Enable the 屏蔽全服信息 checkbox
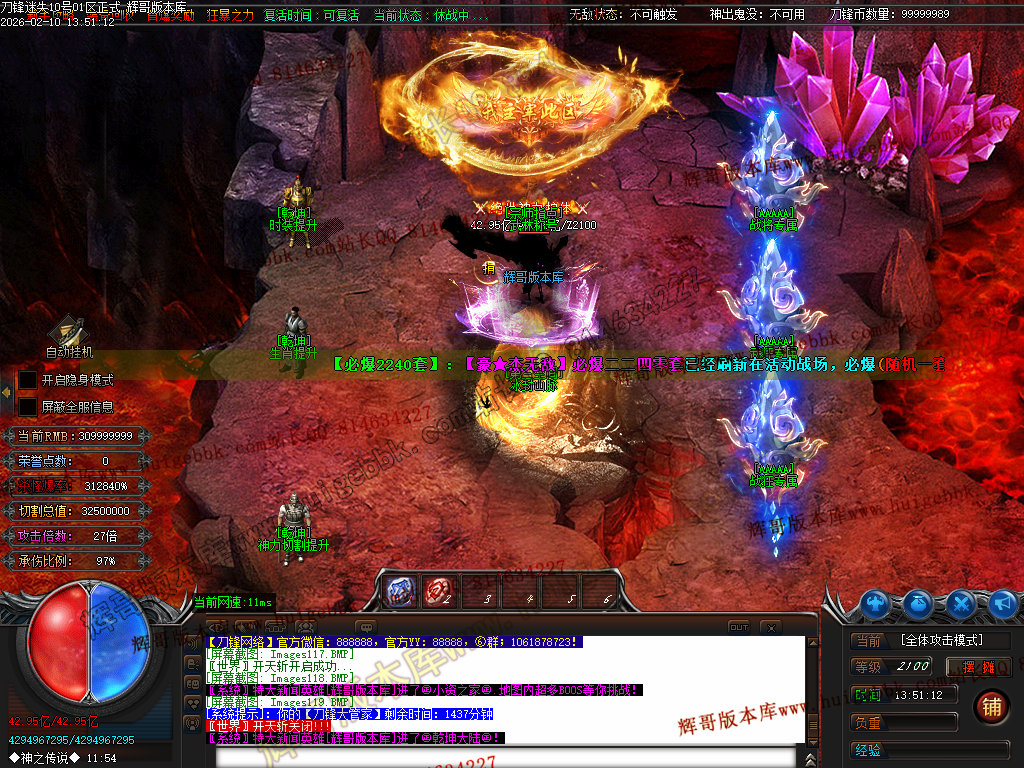This screenshot has width=1024, height=768. tap(28, 407)
